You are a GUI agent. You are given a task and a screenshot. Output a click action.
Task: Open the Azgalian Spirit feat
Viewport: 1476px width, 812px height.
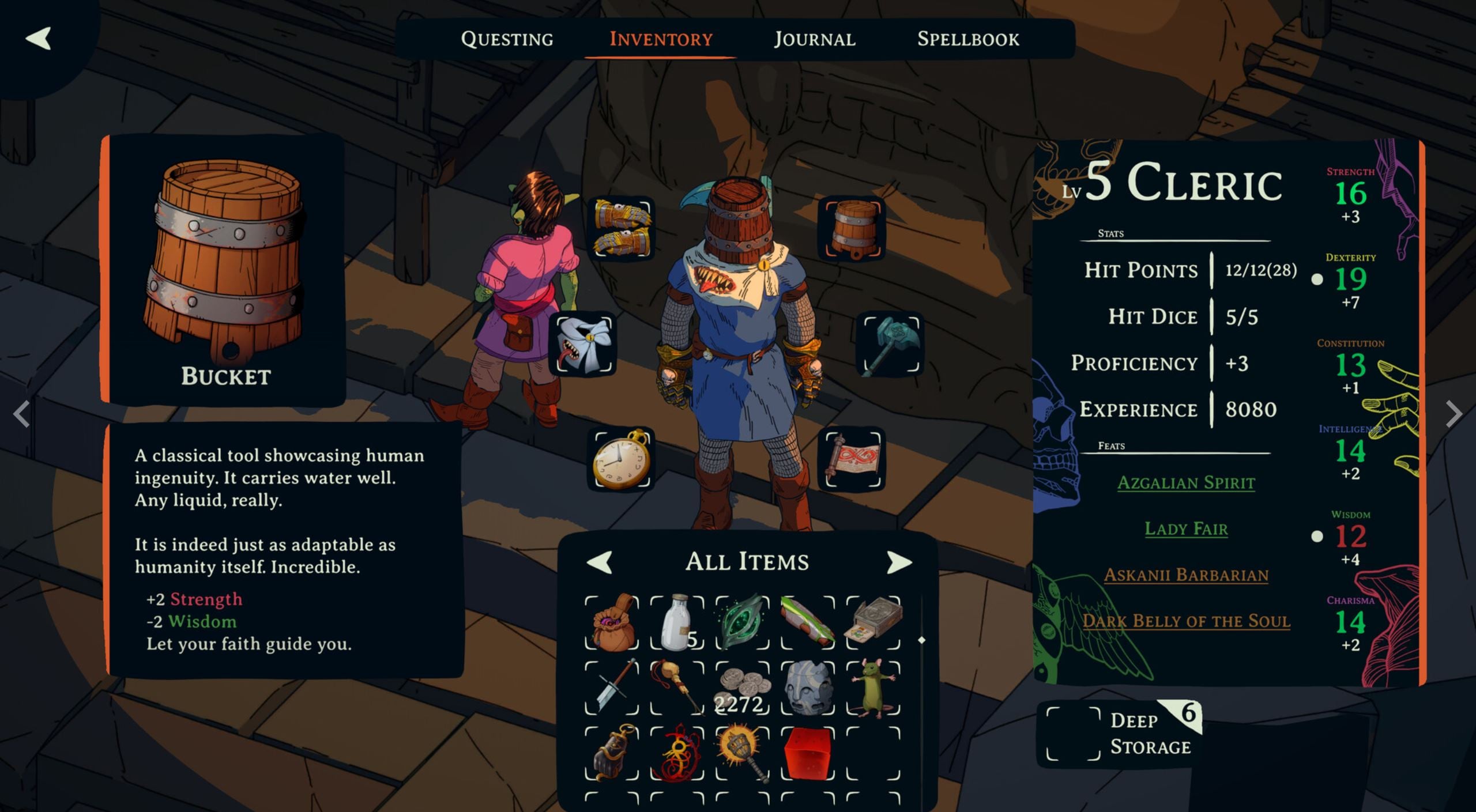pyautogui.click(x=1186, y=482)
